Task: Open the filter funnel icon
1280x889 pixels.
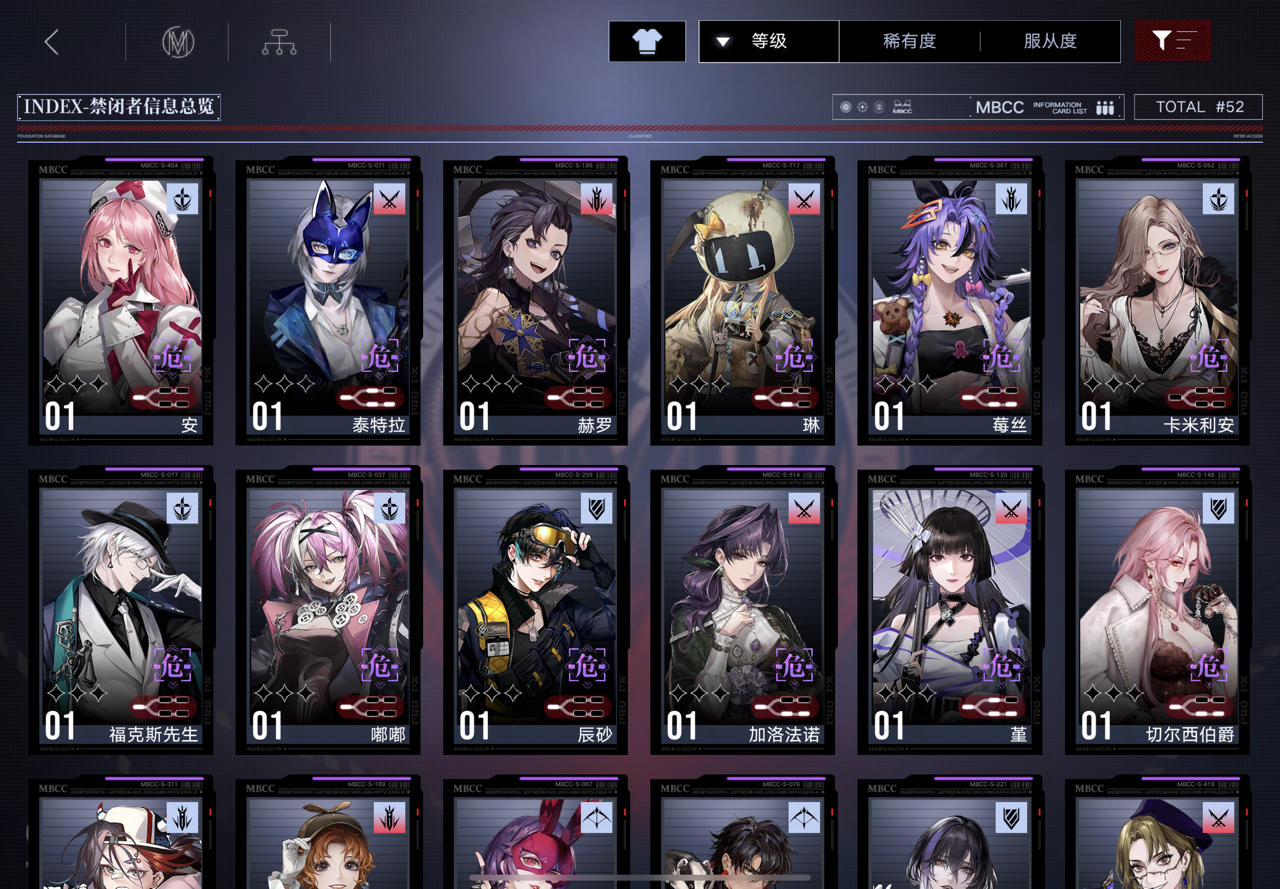Action: [1171, 42]
